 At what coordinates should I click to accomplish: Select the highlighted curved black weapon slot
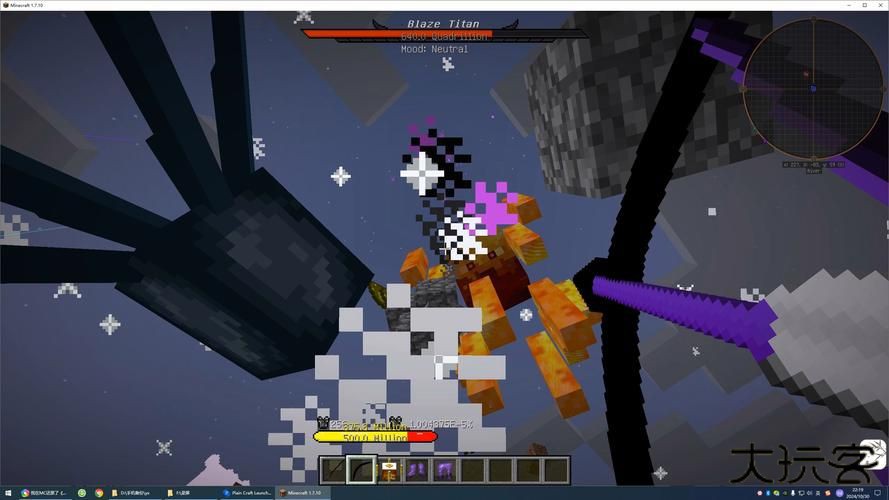click(x=361, y=469)
